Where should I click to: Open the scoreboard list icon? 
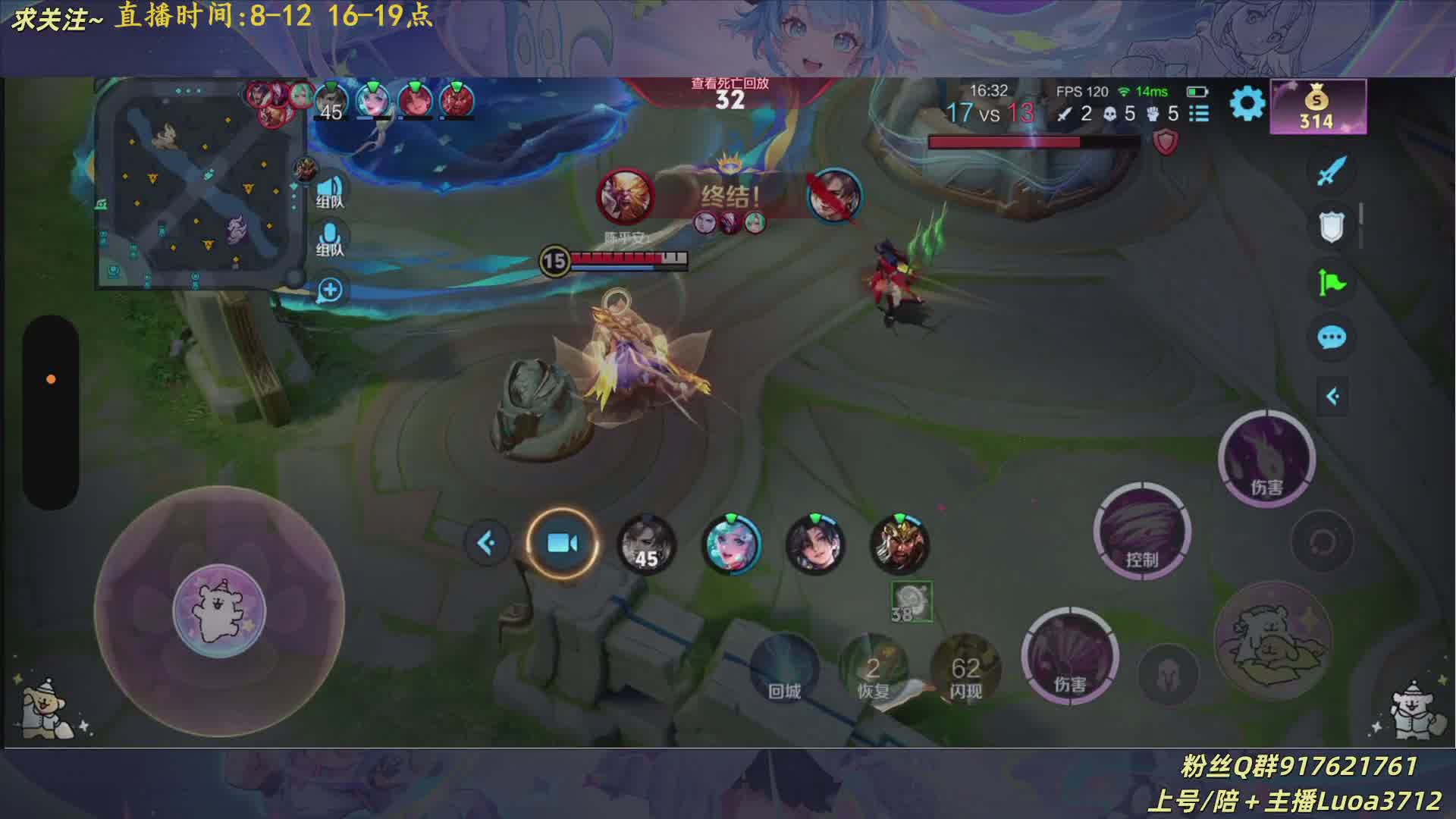click(1199, 114)
